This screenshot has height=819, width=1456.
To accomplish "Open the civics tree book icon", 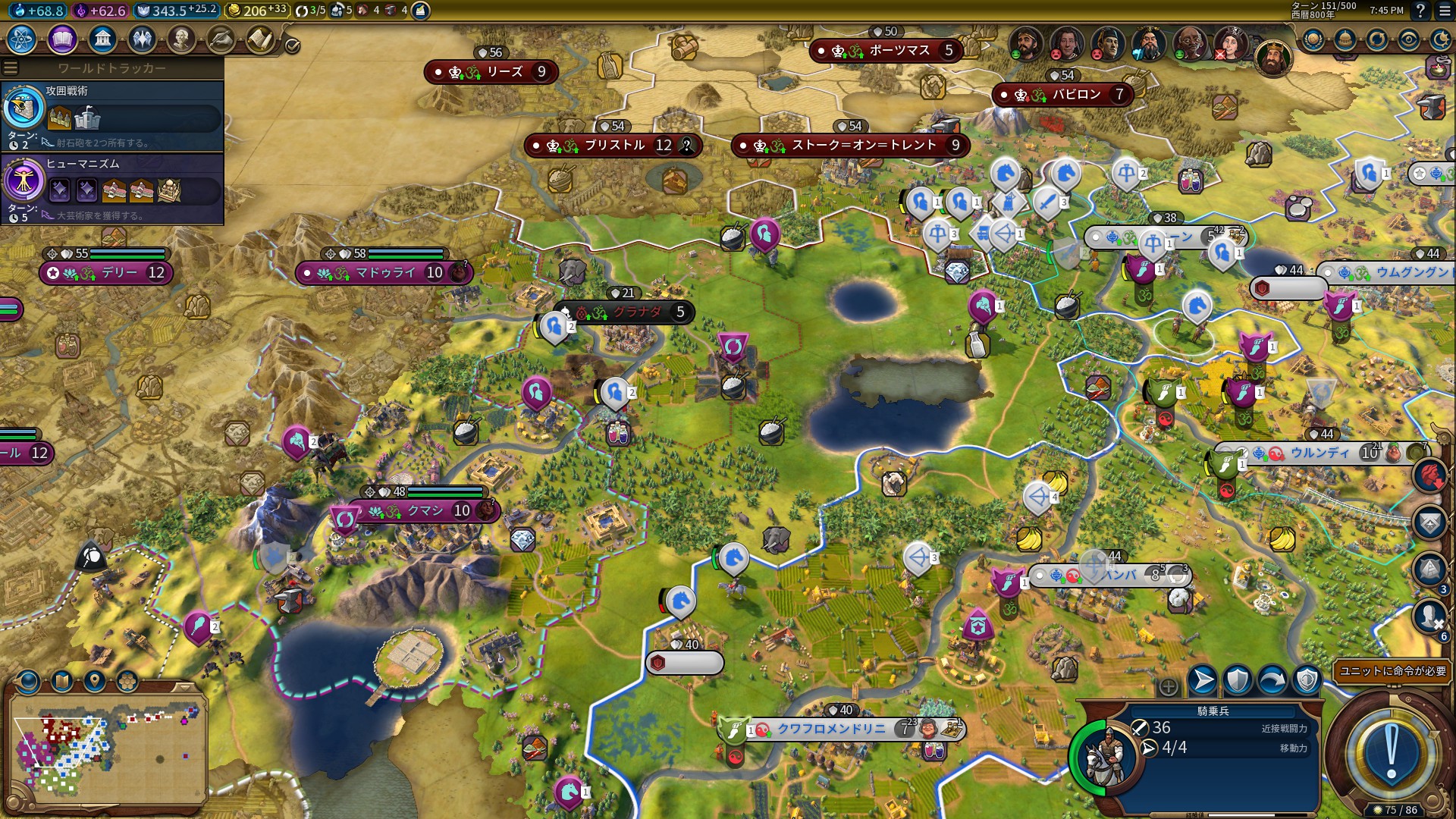I will (62, 39).
